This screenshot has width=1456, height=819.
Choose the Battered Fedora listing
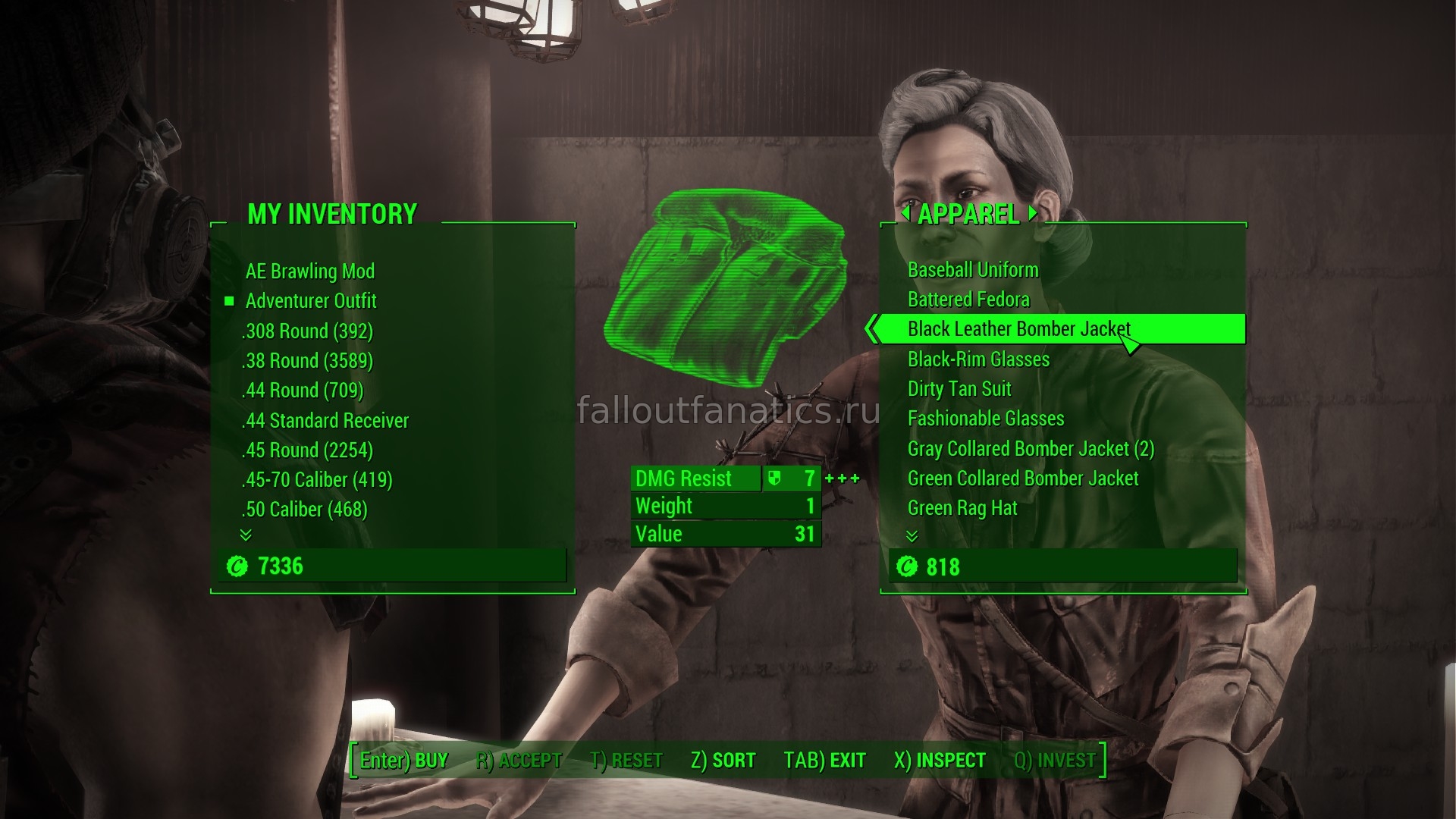point(968,300)
